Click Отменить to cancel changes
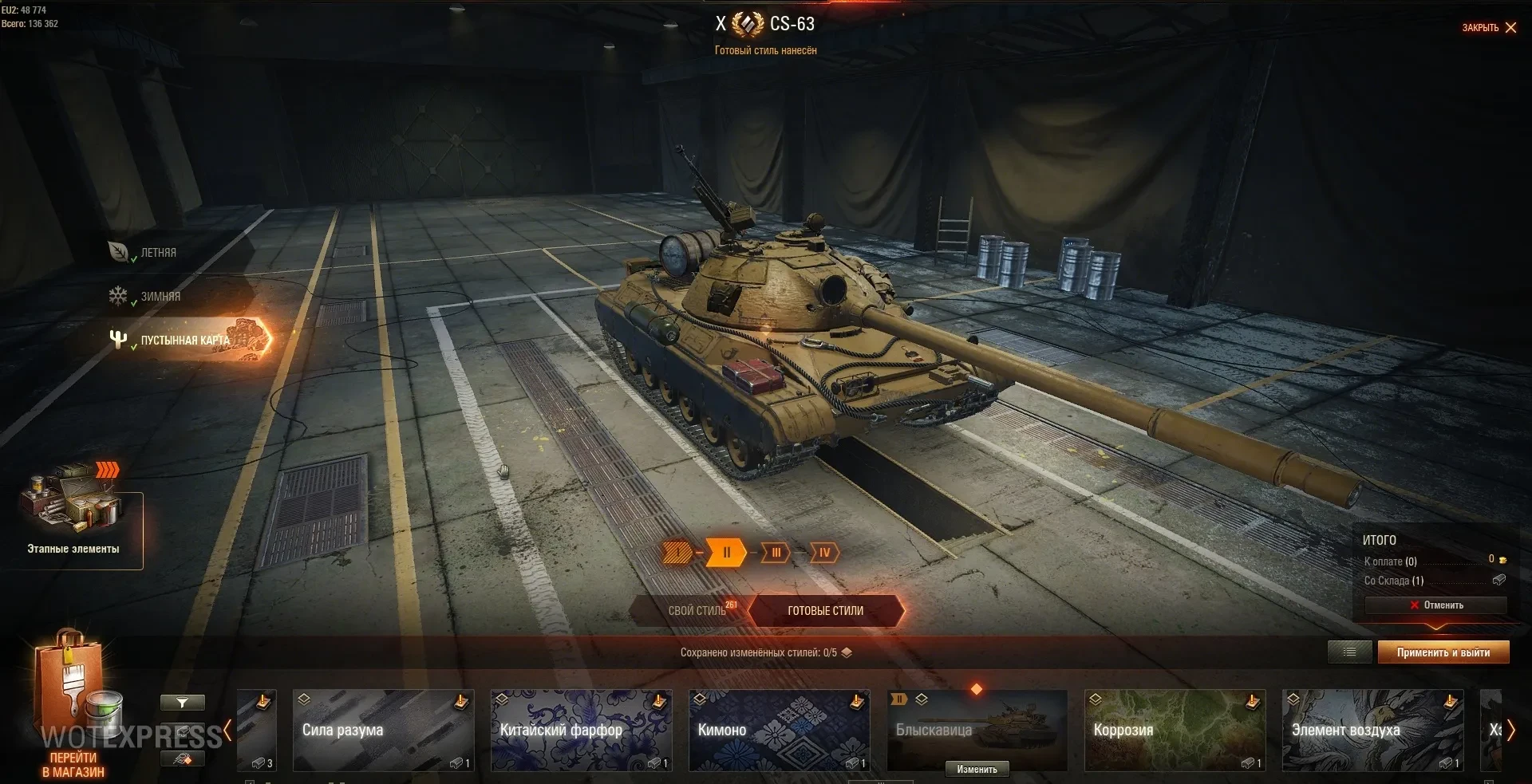 1436,605
